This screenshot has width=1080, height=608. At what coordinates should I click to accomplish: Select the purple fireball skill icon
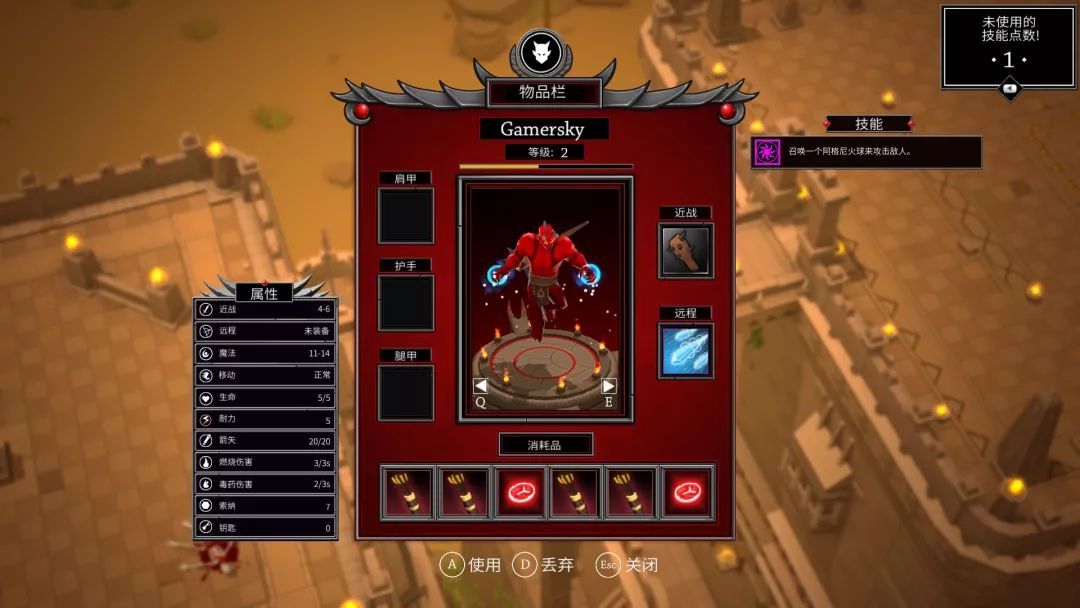(767, 152)
